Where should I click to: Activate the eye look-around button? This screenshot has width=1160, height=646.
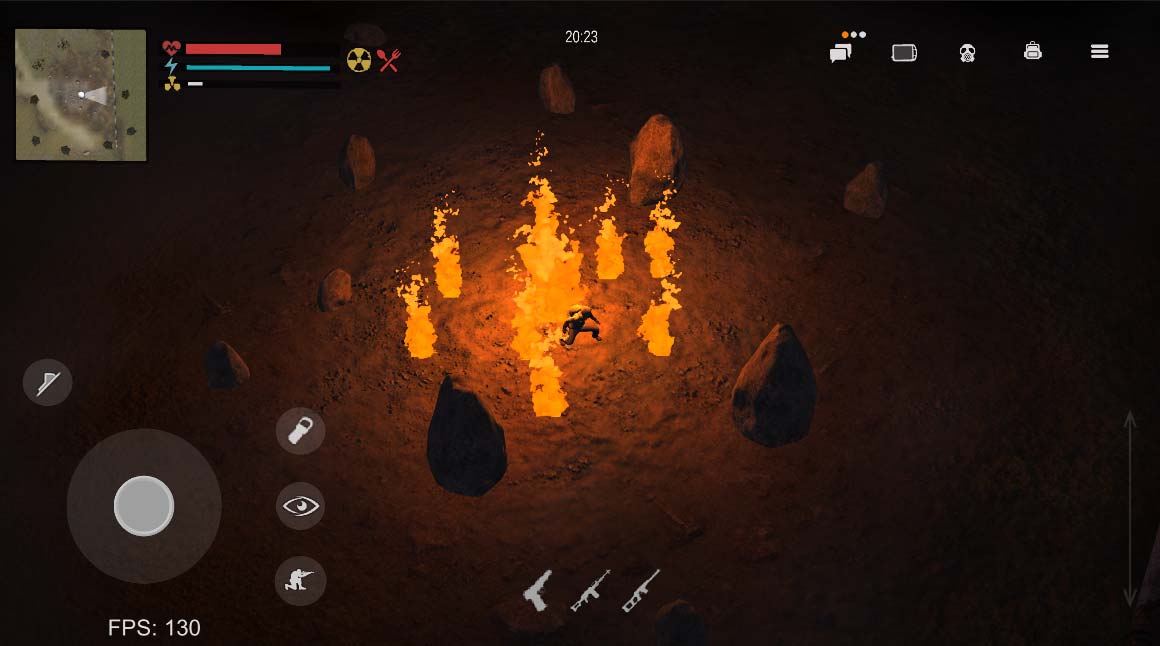click(300, 506)
